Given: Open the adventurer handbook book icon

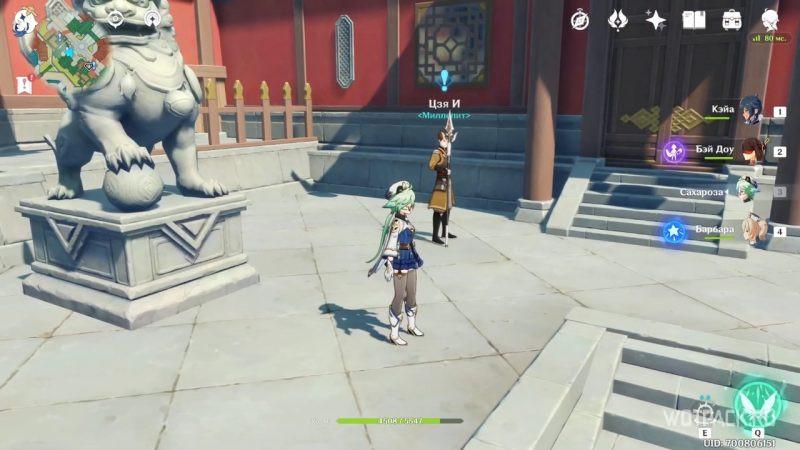Looking at the screenshot, I should [x=694, y=20].
